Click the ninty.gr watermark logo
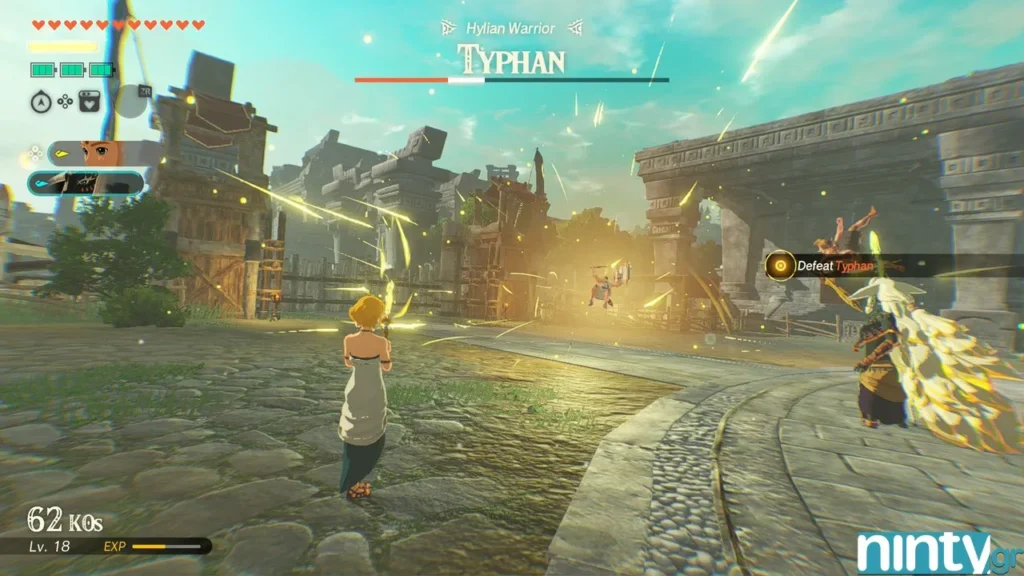The image size is (1024, 576). click(938, 551)
